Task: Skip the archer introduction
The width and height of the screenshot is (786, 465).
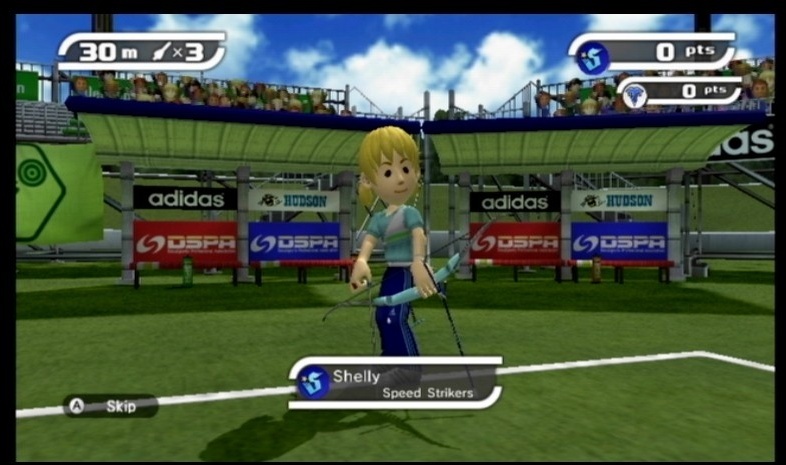Action: click(x=110, y=406)
